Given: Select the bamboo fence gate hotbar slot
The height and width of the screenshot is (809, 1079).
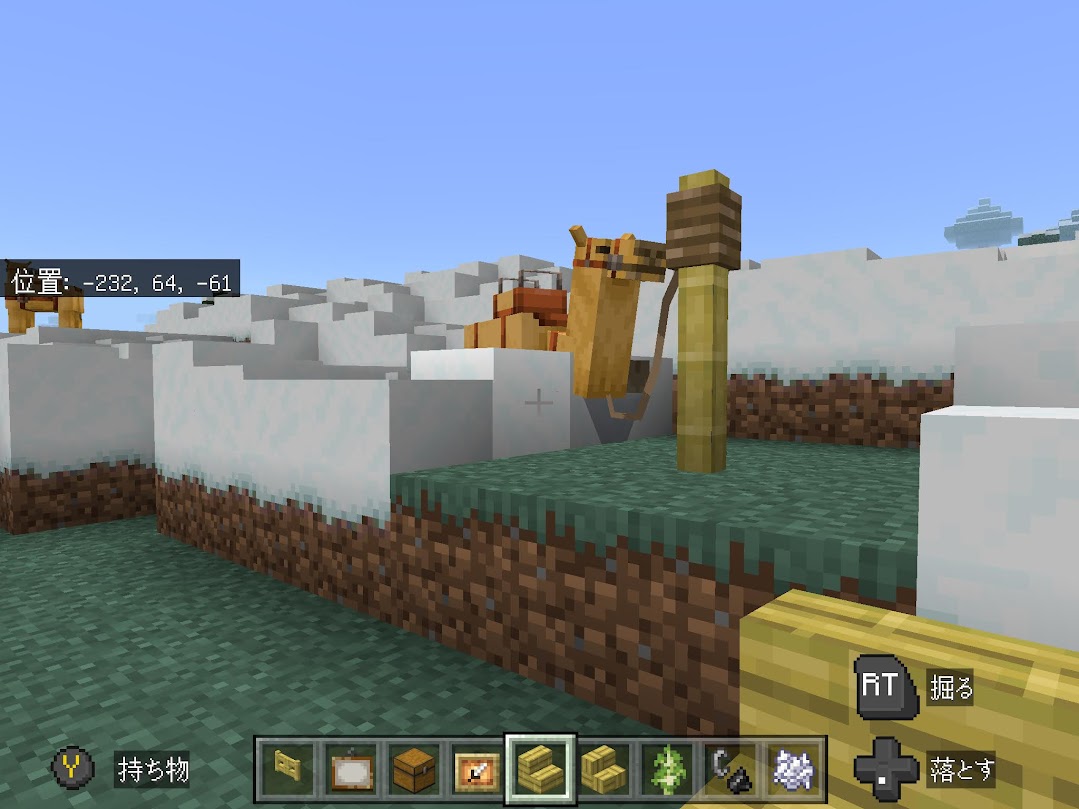Looking at the screenshot, I should pos(289,769).
